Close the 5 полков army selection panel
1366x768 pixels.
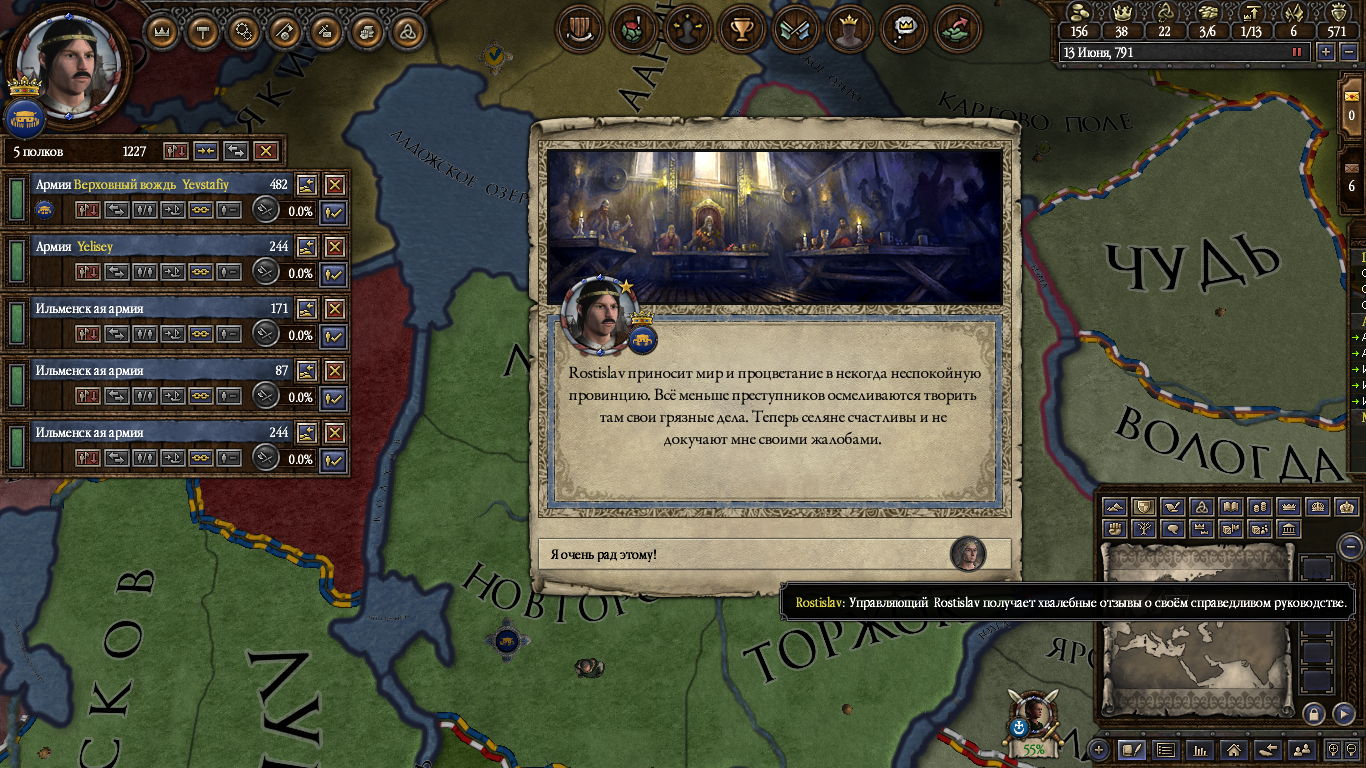265,151
